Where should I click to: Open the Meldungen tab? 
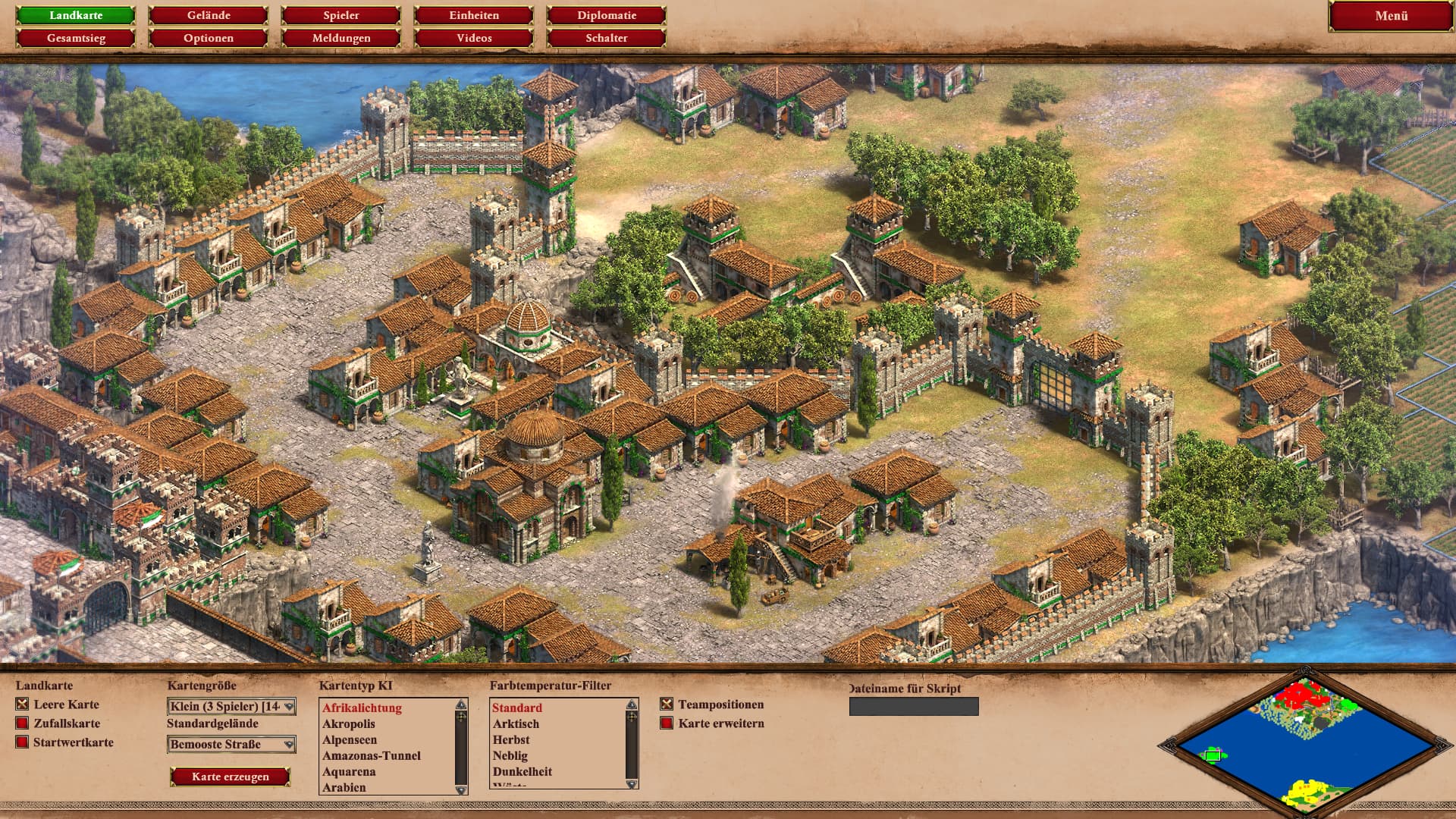341,38
